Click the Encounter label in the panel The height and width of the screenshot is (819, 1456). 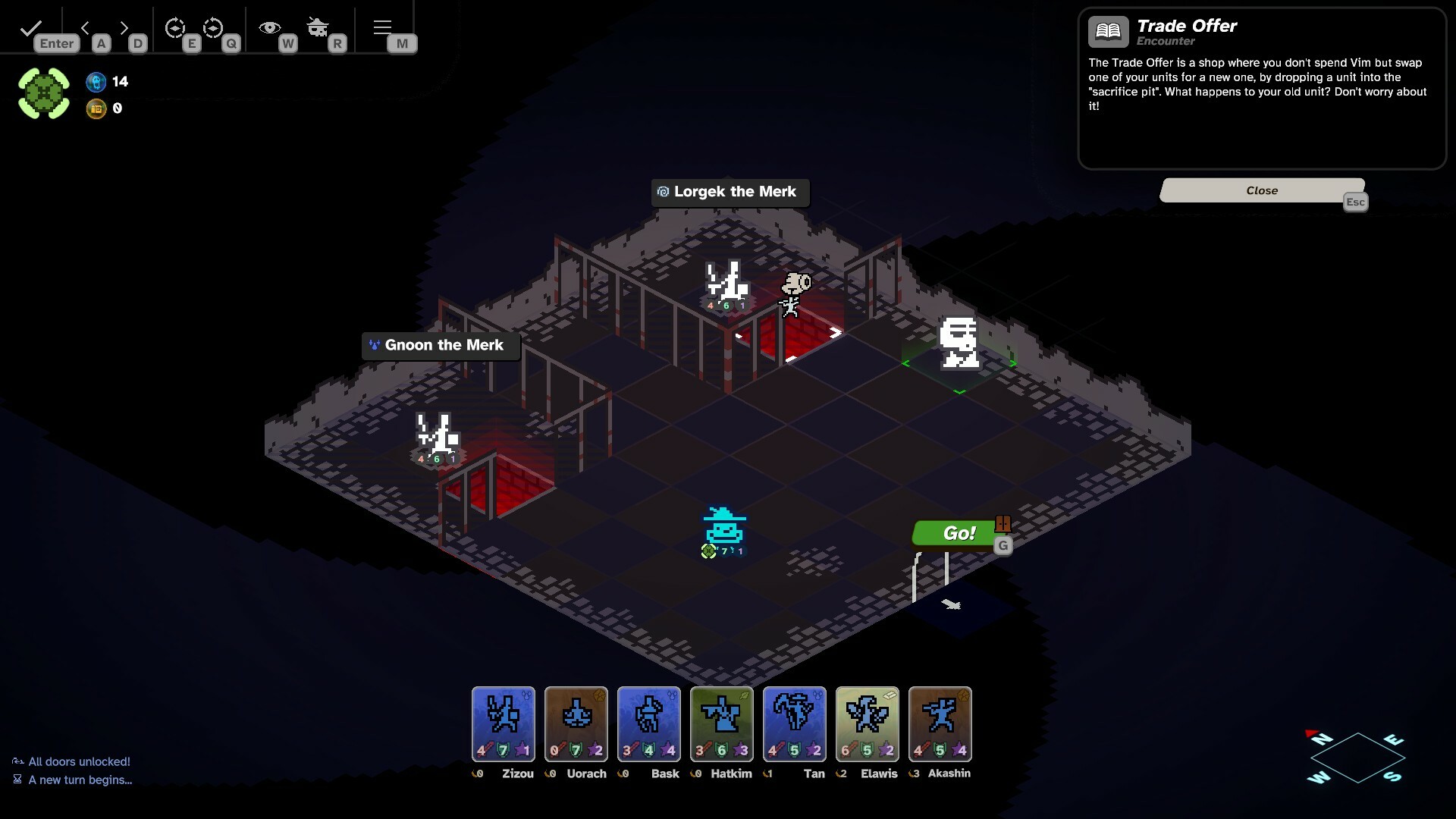pyautogui.click(x=1165, y=41)
